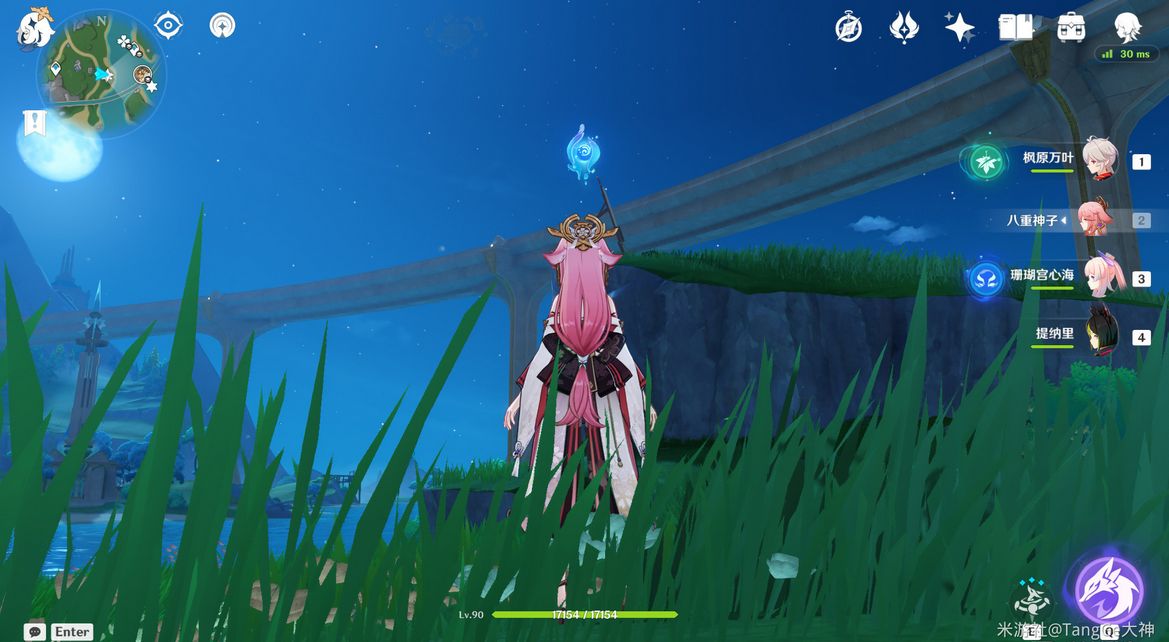Click the eye-shaped icon beside the minimap
Viewport: 1169px width, 642px height.
pyautogui.click(x=168, y=26)
